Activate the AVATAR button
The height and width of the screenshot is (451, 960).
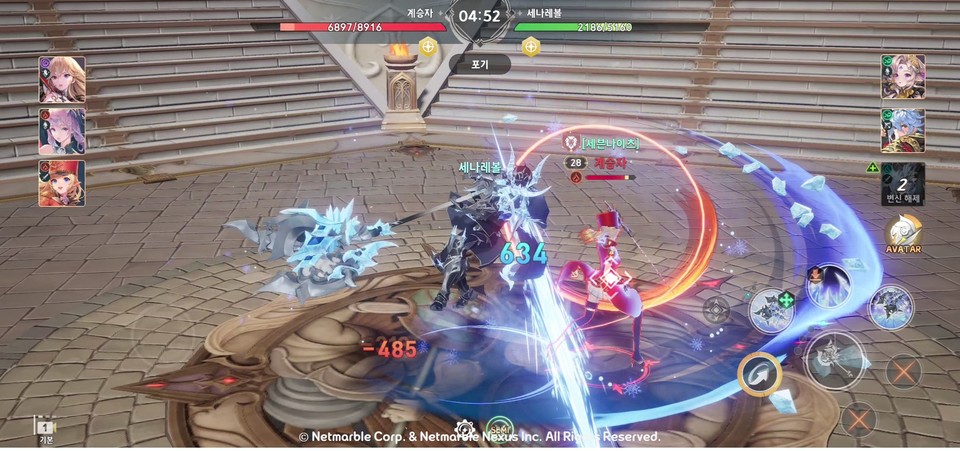(x=903, y=235)
